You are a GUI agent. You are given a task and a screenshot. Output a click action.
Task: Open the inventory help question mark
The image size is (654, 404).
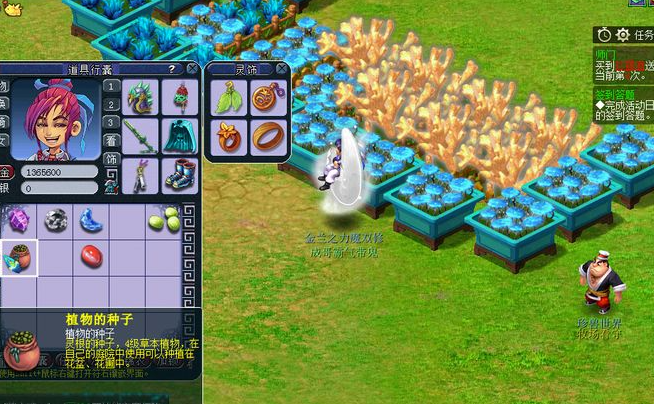point(171,69)
